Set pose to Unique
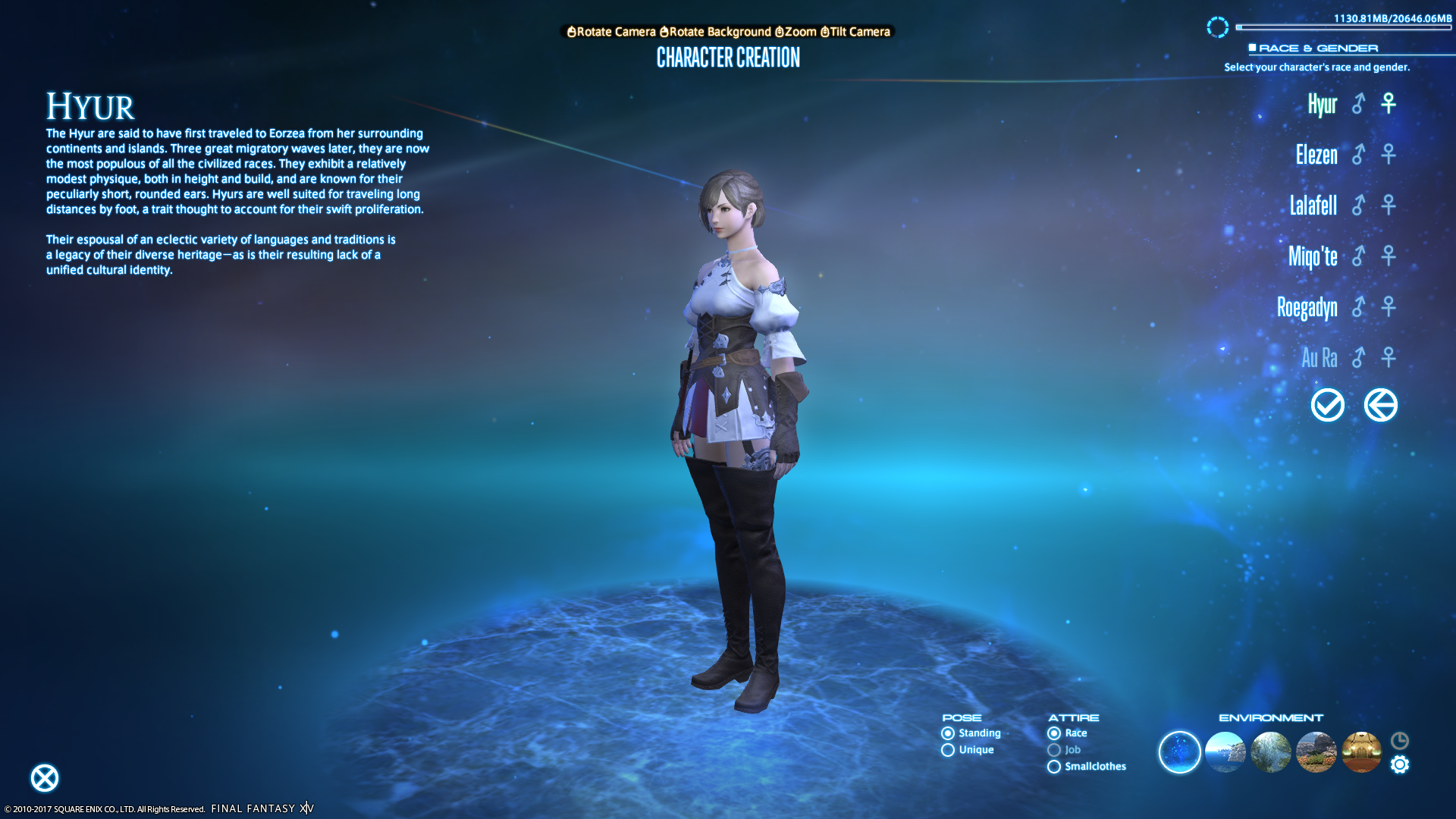Image resolution: width=1456 pixels, height=819 pixels. click(948, 750)
